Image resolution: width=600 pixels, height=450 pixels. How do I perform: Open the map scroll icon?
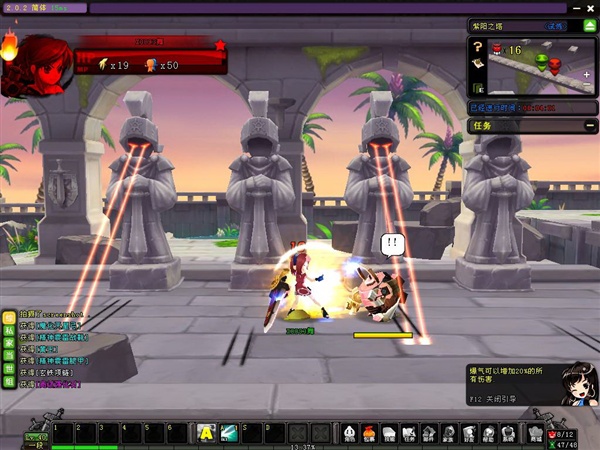click(478, 63)
